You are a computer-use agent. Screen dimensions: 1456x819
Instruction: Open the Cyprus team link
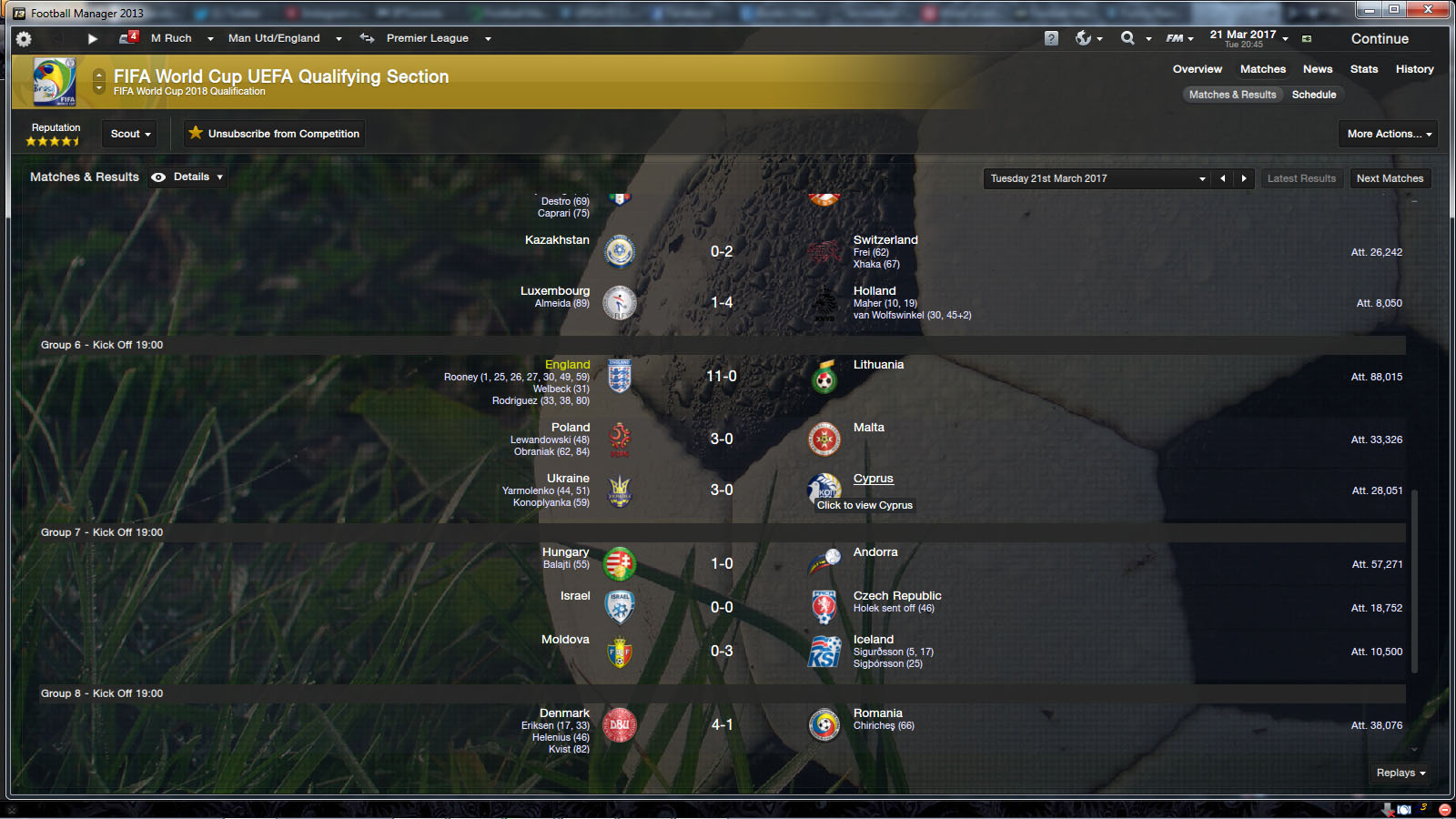point(873,479)
